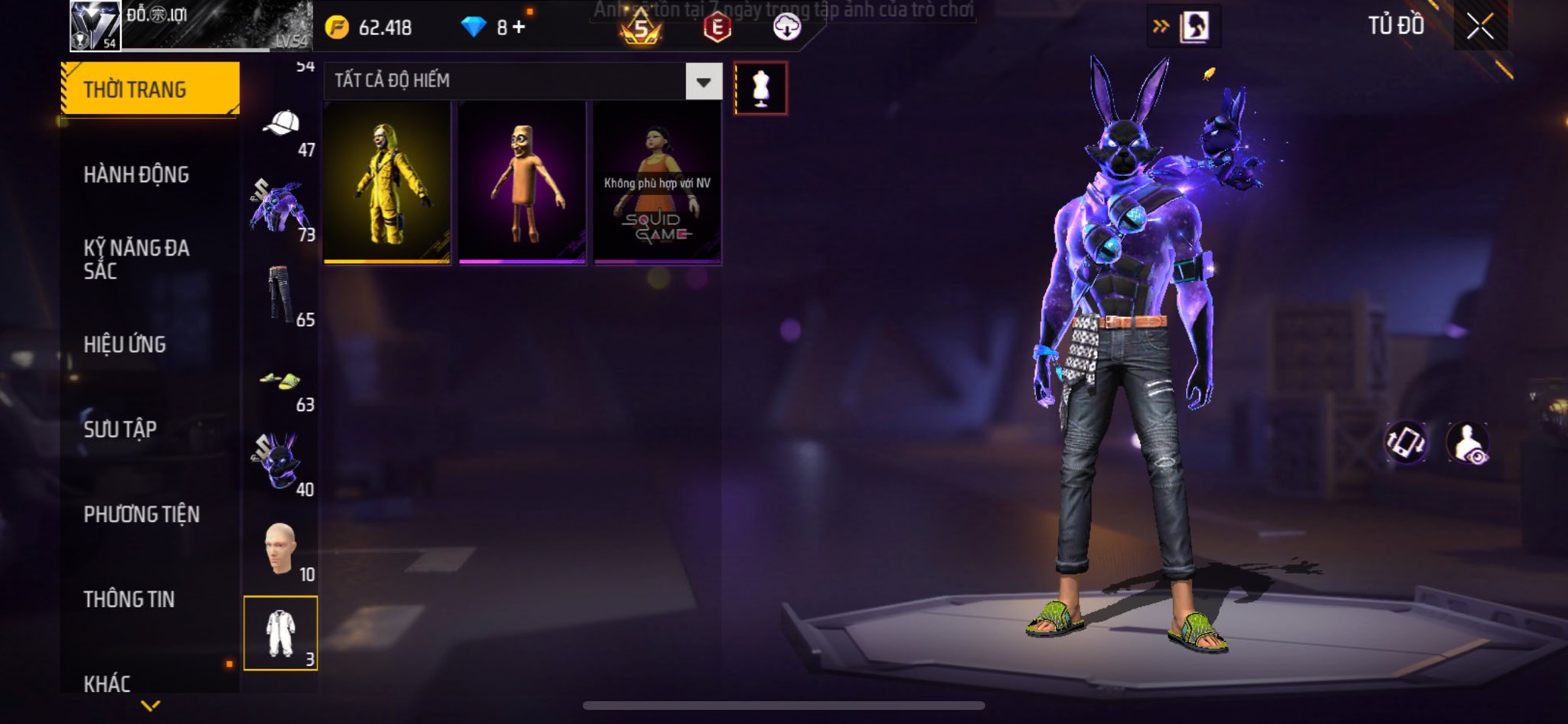Viewport: 1568px width, 724px height.
Task: Go to the HIỆU ỨNG tab
Action: (125, 344)
